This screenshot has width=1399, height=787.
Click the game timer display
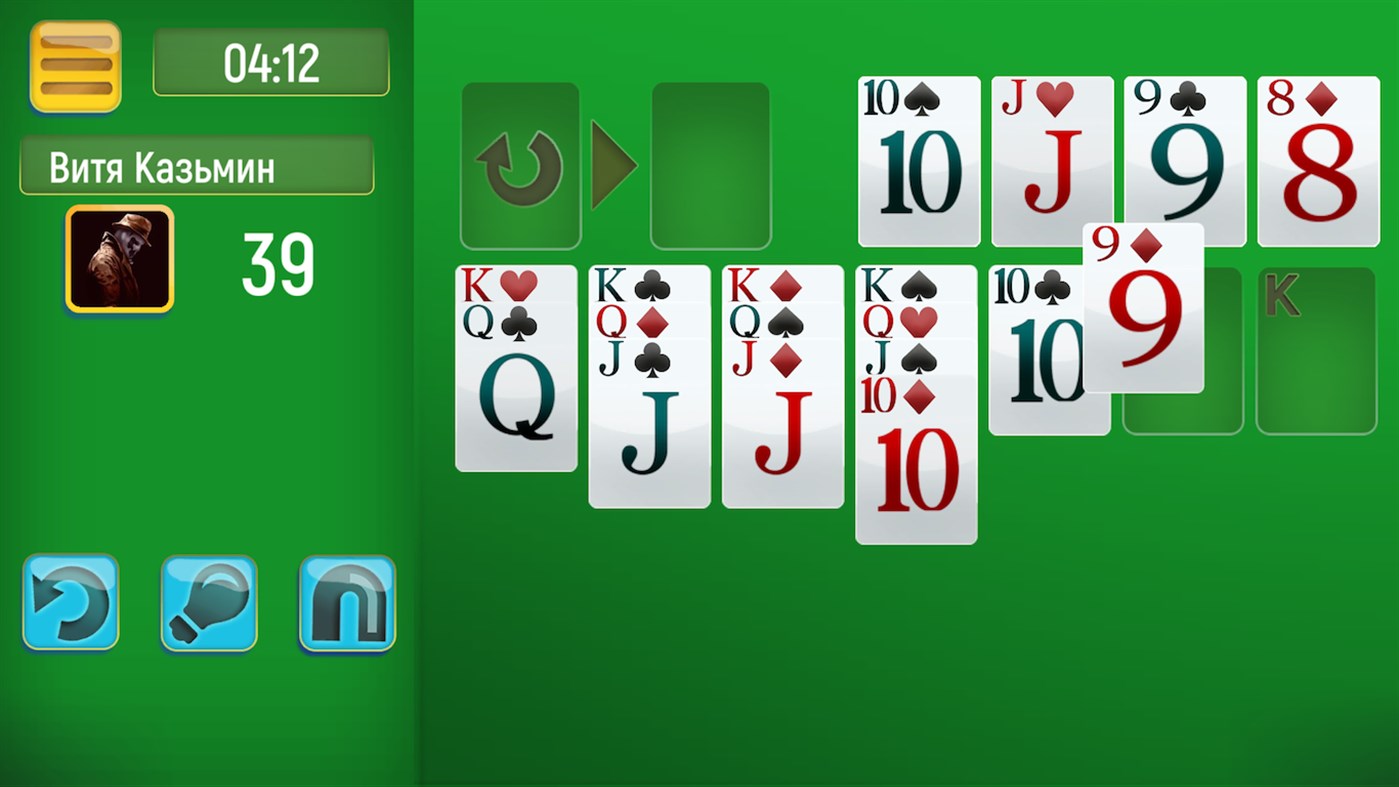(270, 62)
